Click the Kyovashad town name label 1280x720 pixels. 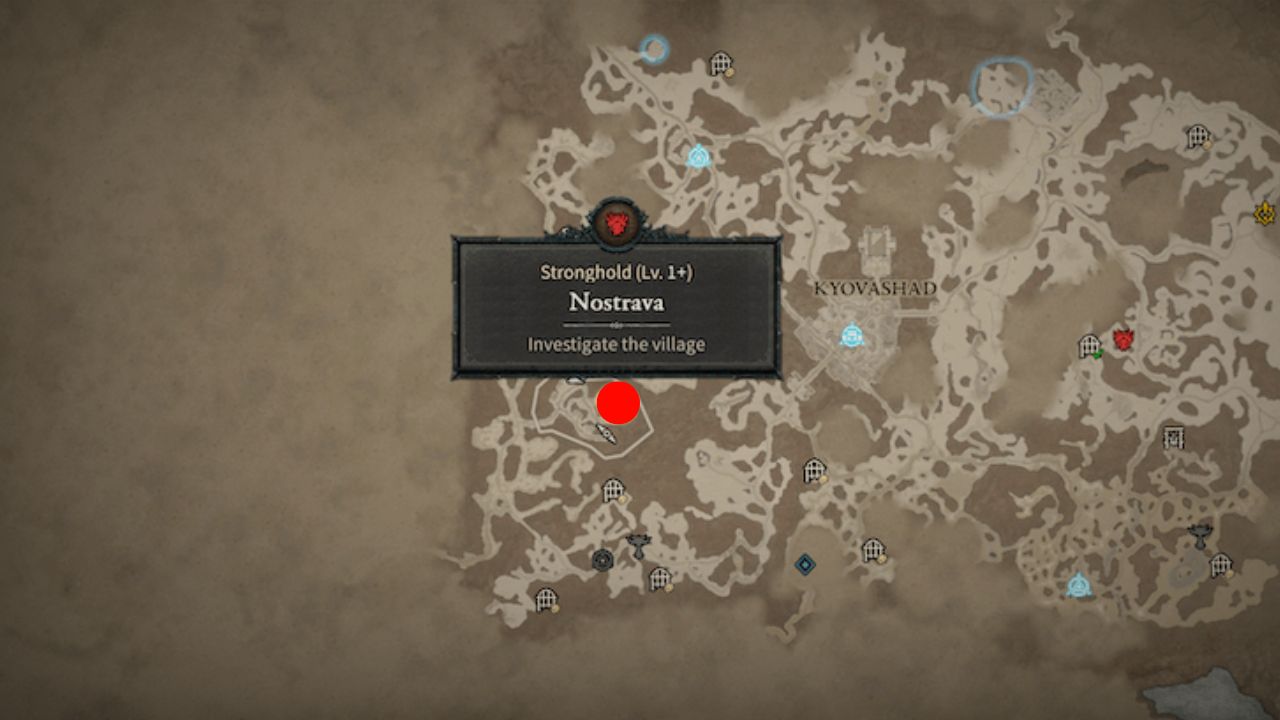876,288
